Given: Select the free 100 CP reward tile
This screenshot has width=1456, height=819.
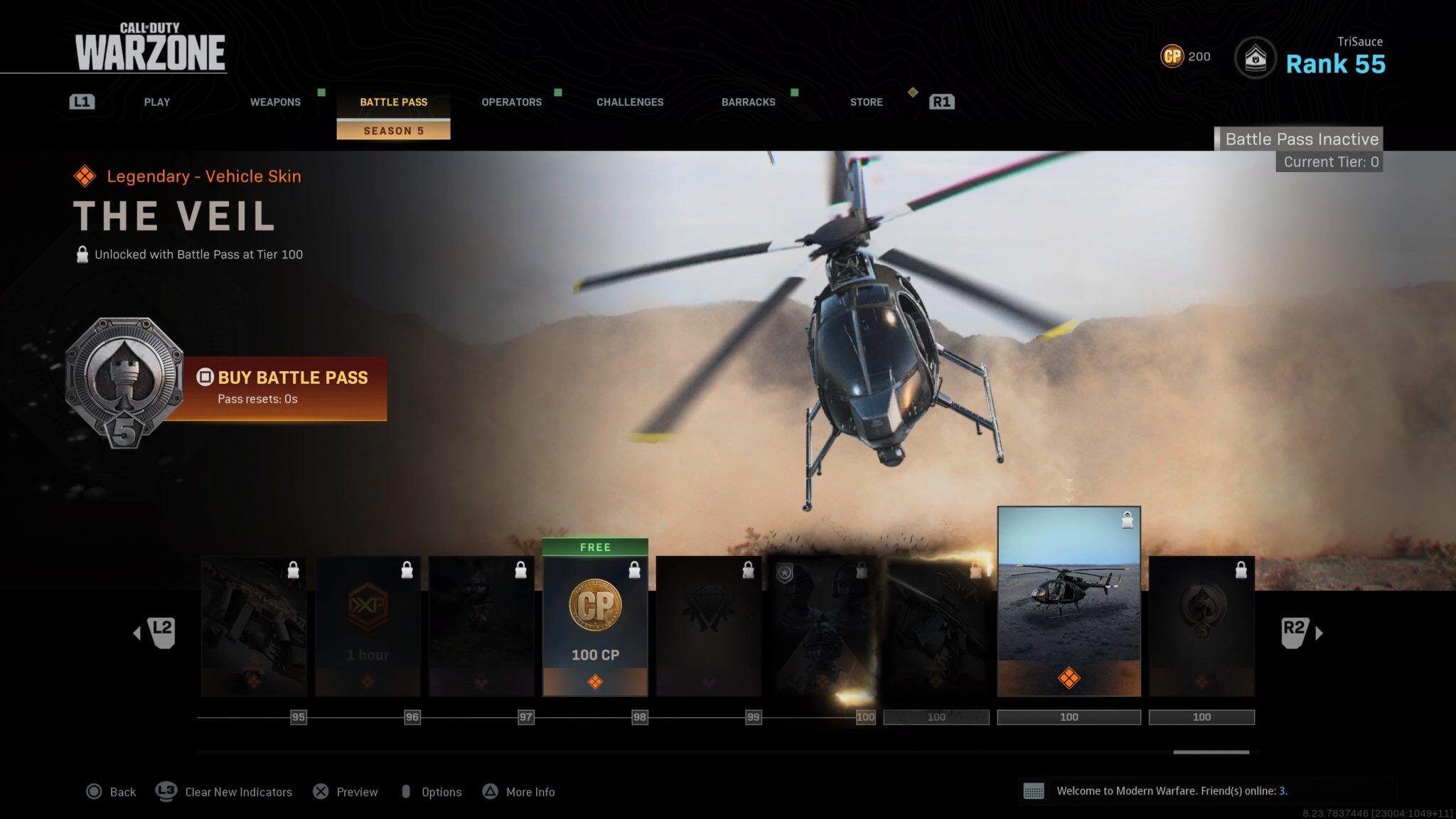Looking at the screenshot, I should [x=595, y=626].
